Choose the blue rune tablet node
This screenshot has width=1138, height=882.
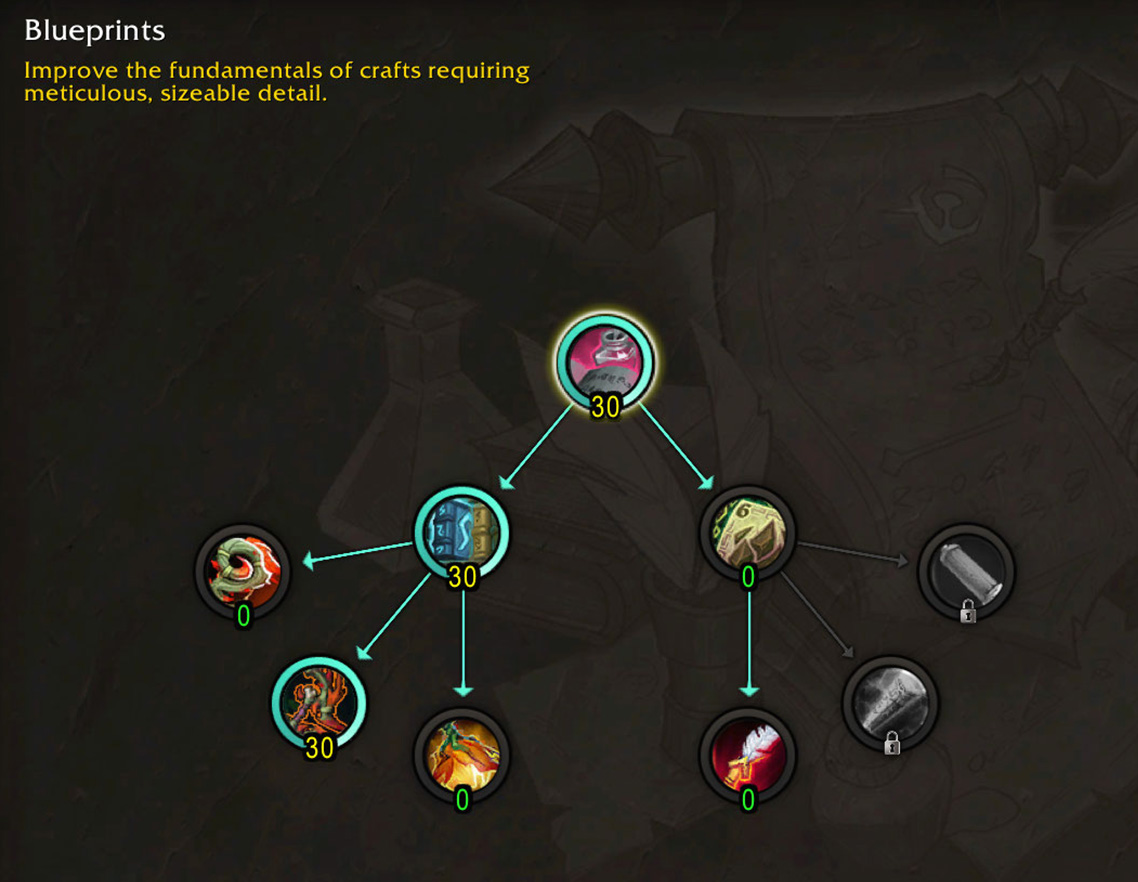pyautogui.click(x=462, y=533)
